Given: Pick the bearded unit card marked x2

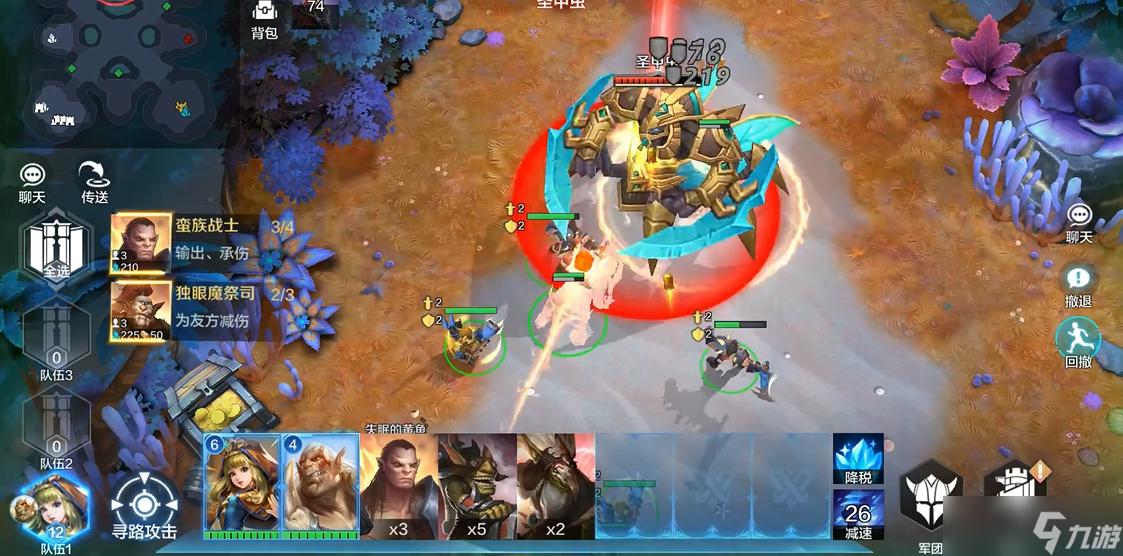Looking at the screenshot, I should (x=555, y=487).
